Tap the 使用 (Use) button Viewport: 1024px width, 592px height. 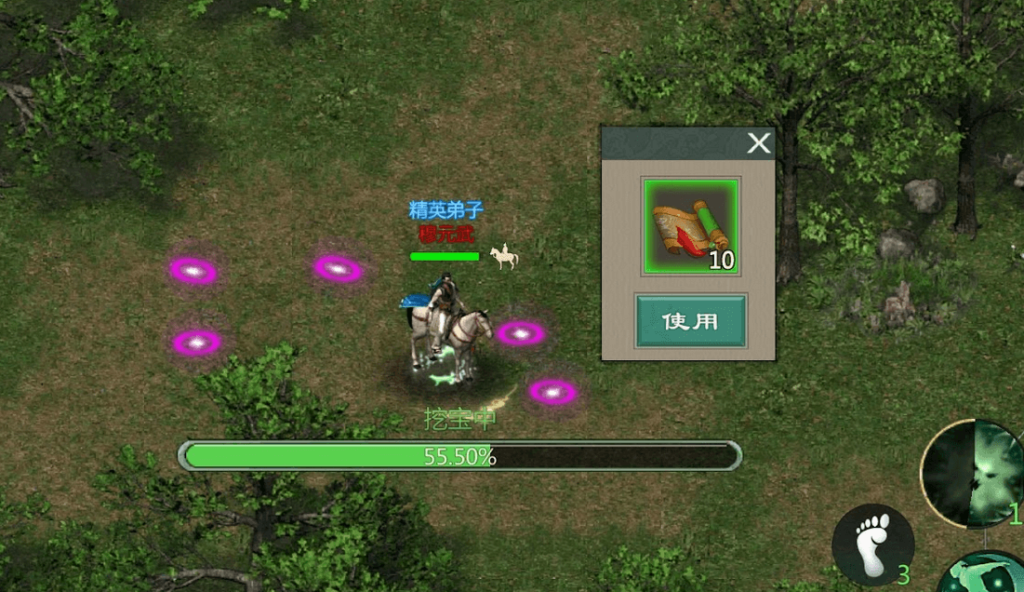(690, 321)
